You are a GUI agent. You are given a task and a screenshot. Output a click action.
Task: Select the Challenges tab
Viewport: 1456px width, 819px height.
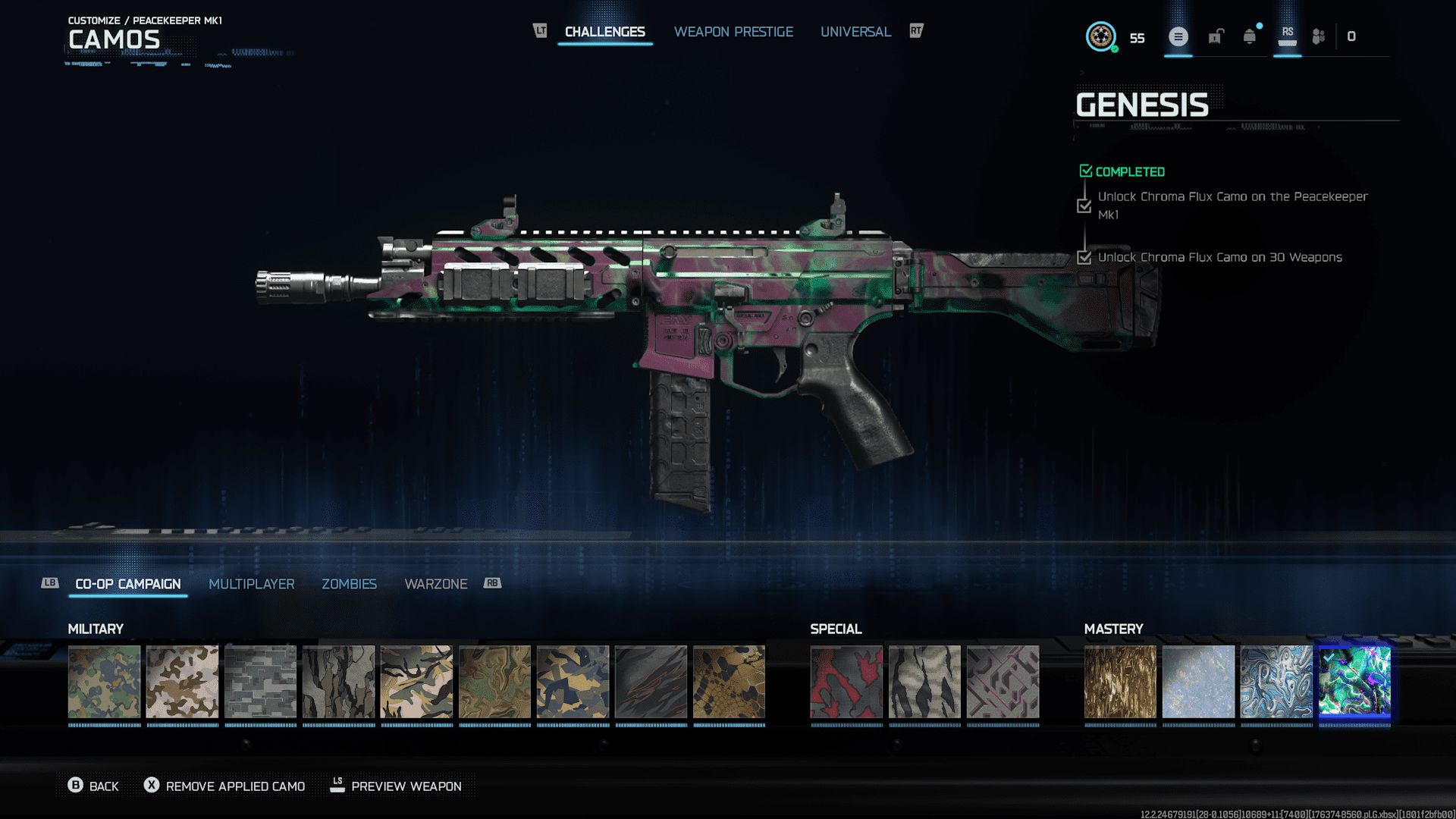click(604, 32)
